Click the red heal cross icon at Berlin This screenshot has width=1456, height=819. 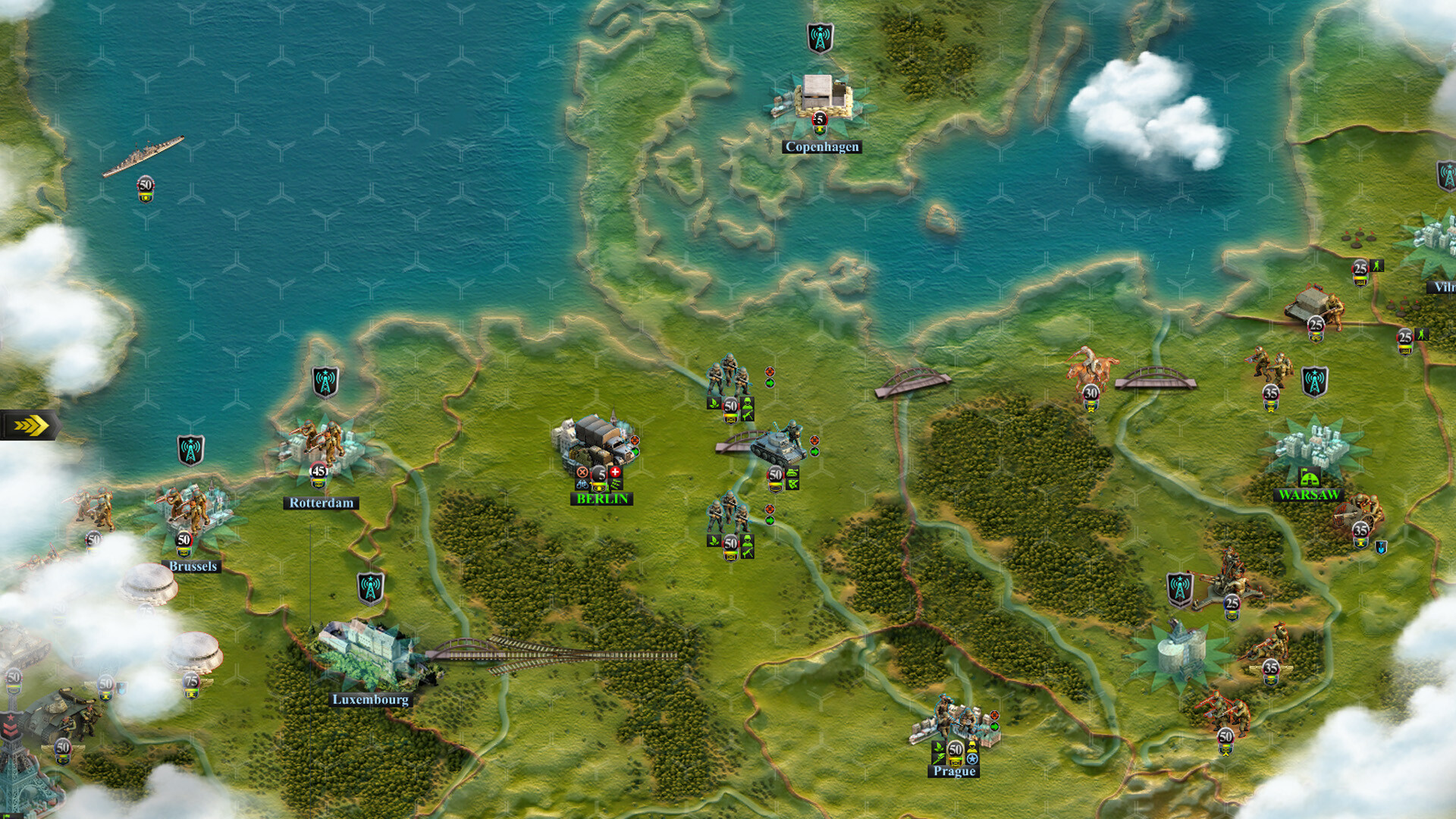[615, 472]
